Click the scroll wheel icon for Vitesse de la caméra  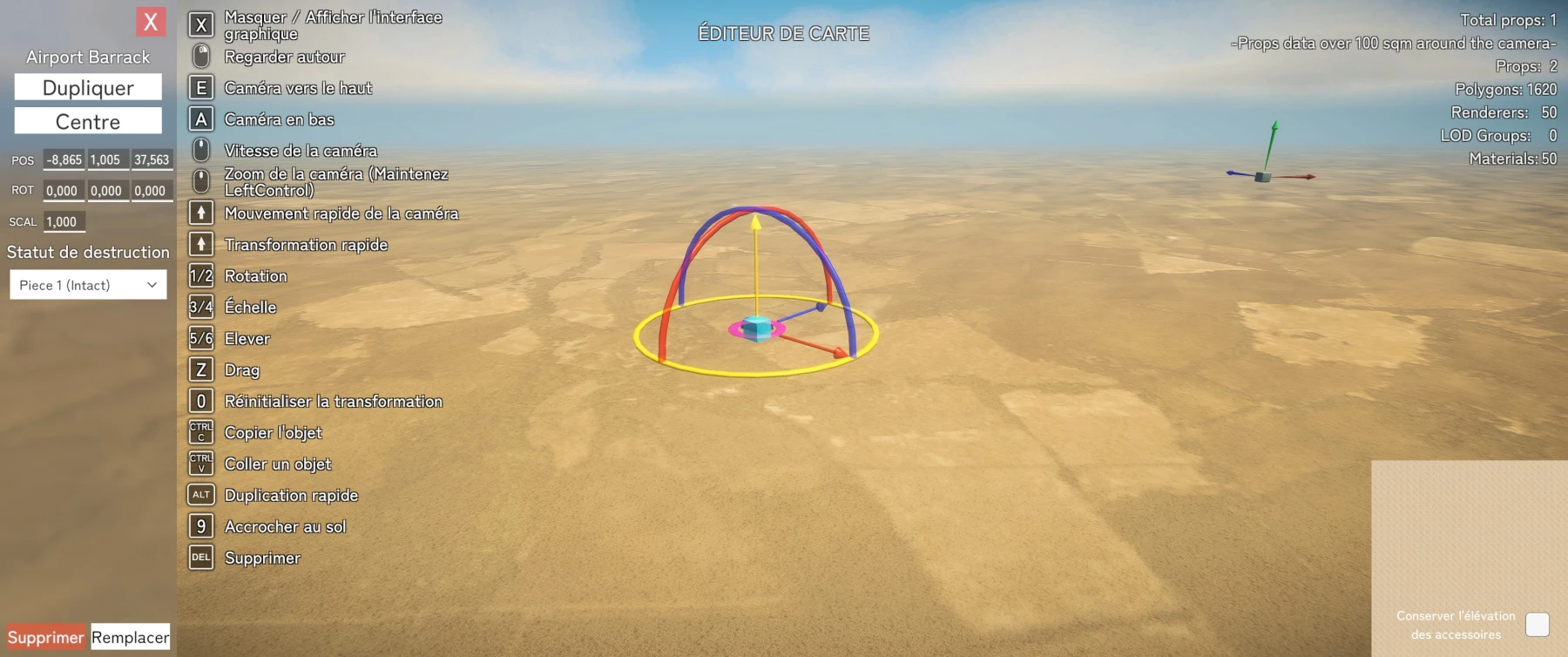(x=200, y=150)
